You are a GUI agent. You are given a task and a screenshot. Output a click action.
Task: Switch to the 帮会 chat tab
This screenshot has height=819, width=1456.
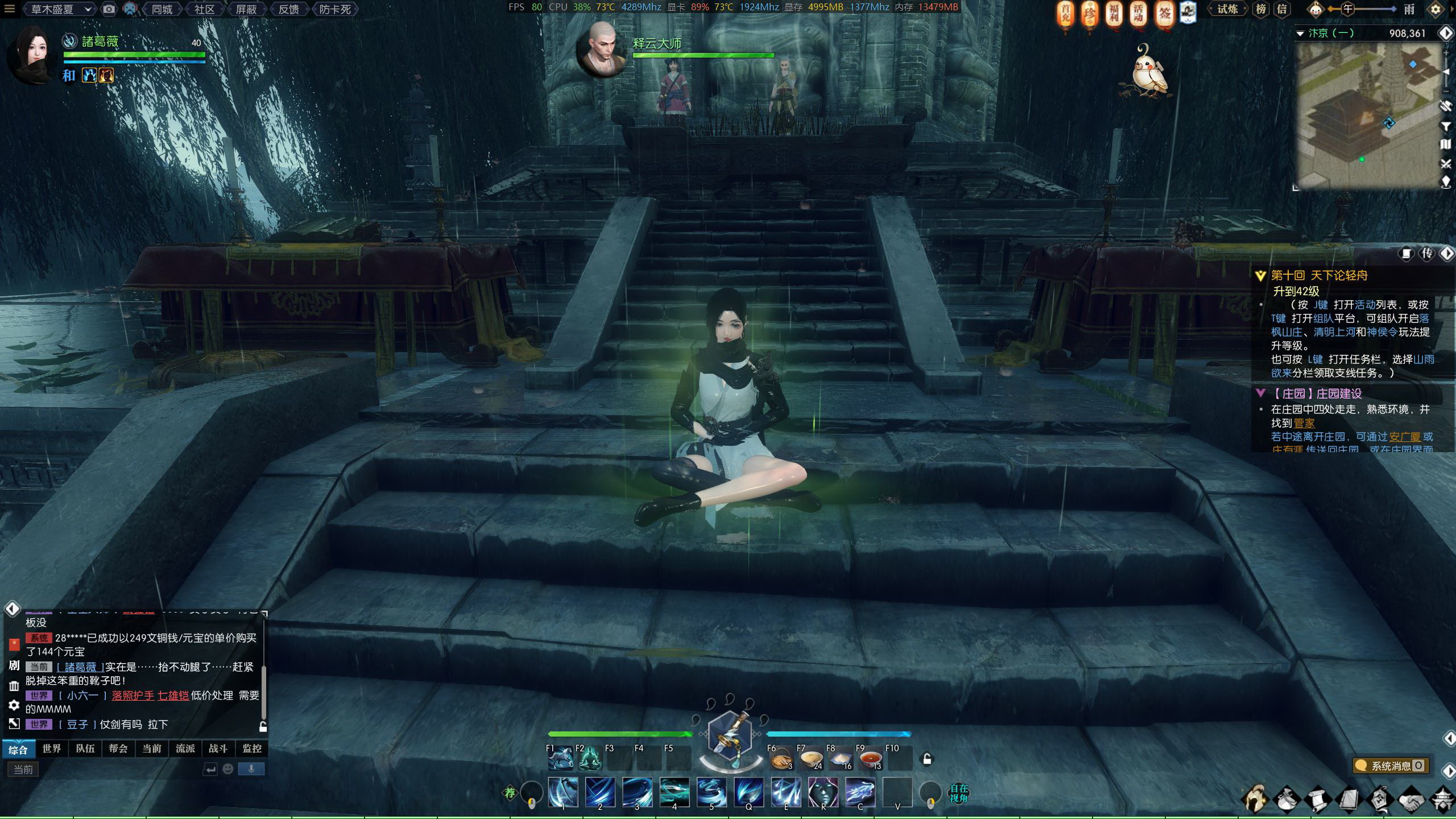[x=118, y=748]
